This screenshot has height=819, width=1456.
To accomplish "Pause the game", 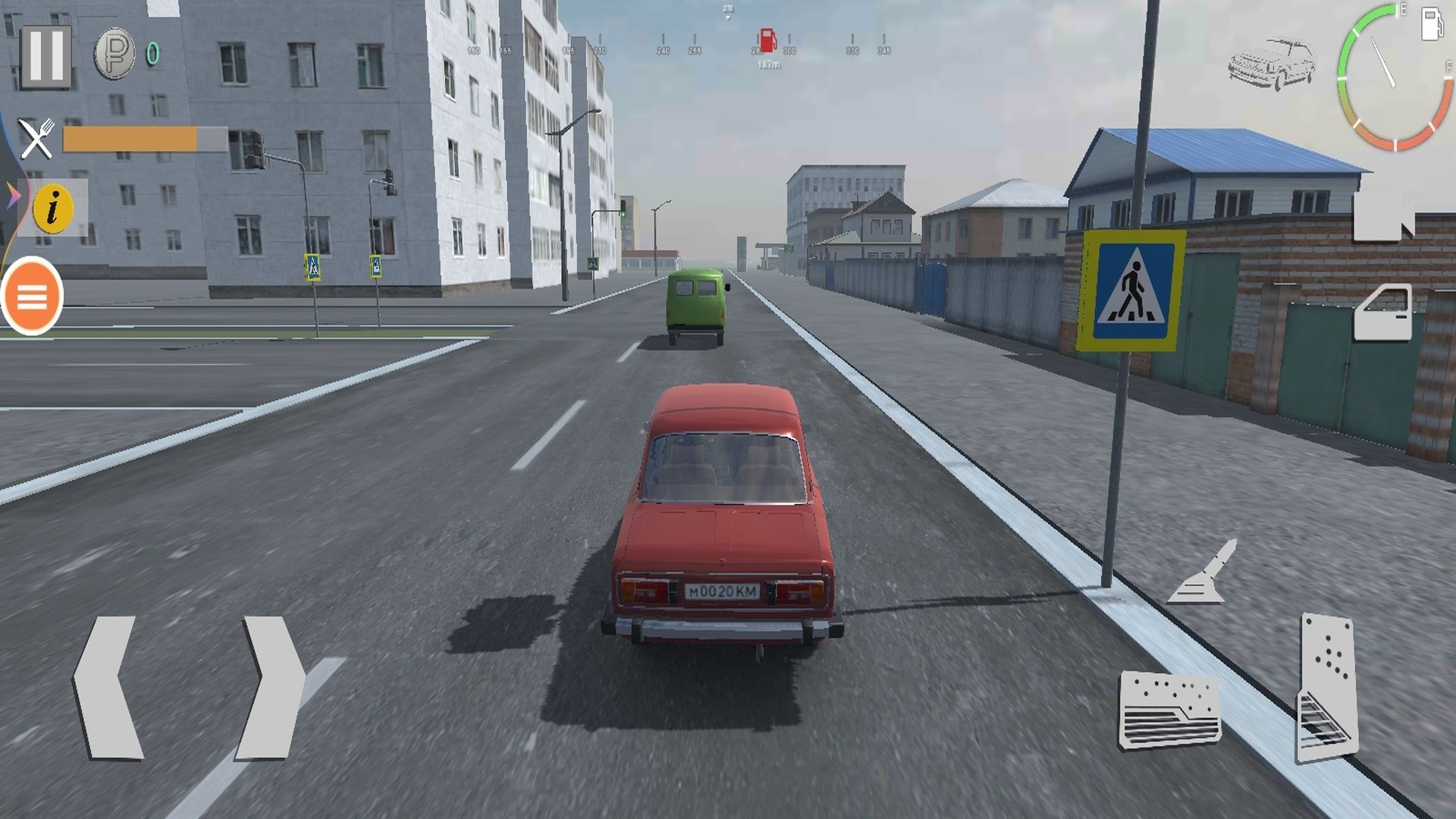I will [x=45, y=57].
